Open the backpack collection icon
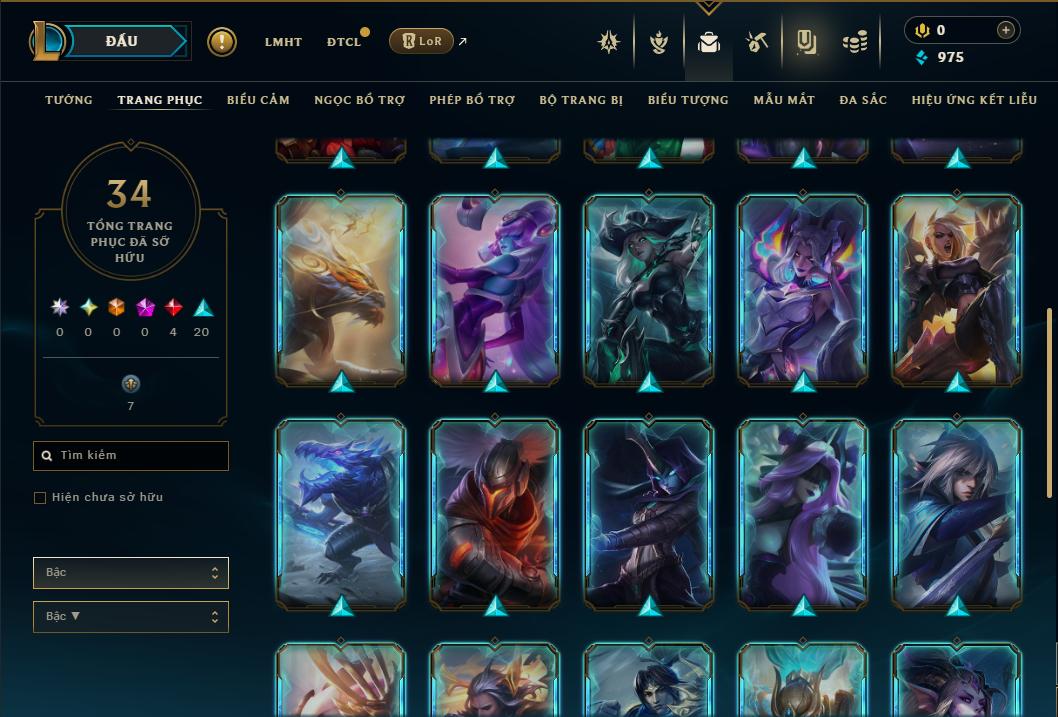The height and width of the screenshot is (717, 1058). 709,42
